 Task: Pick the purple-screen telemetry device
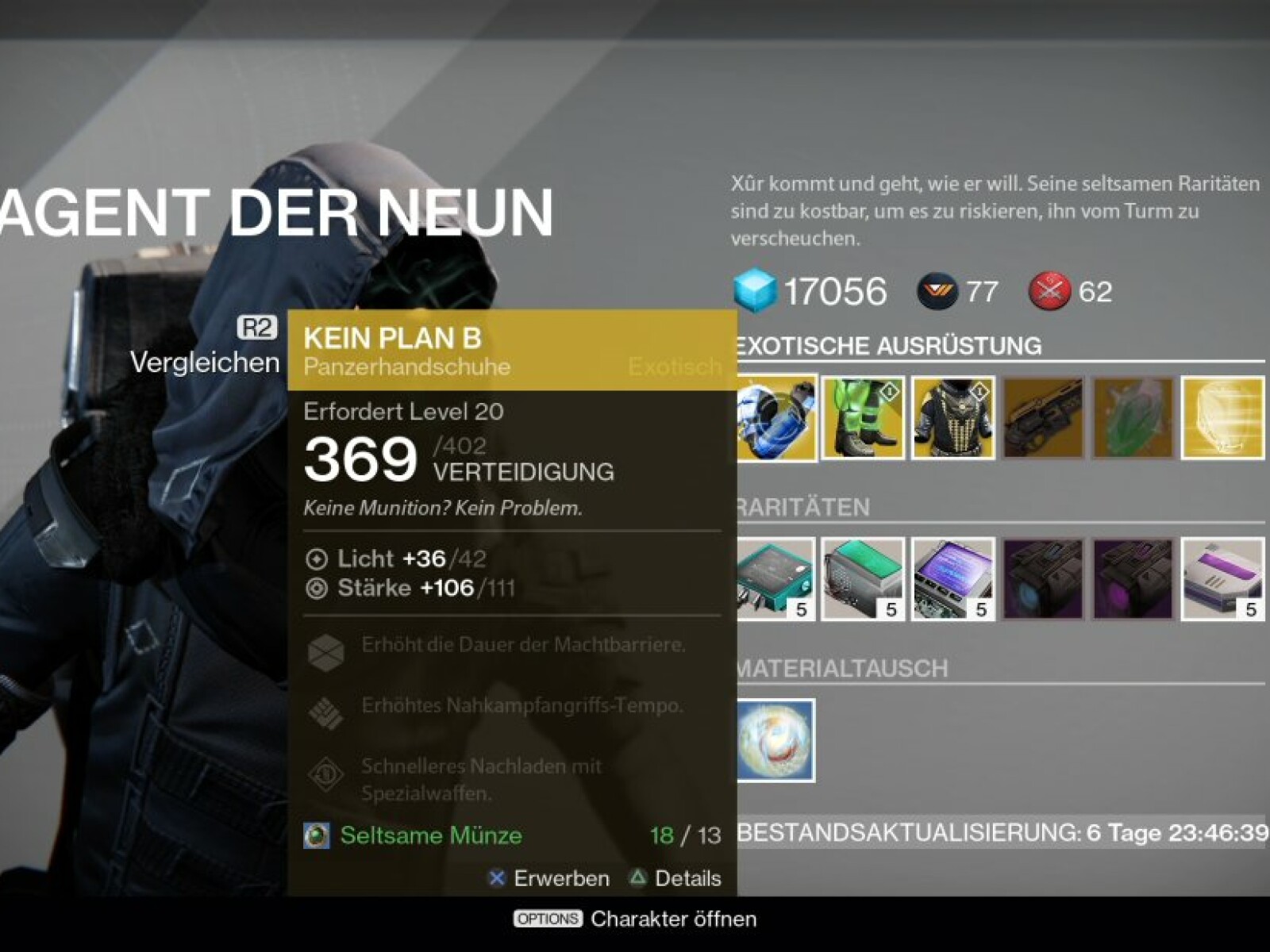click(x=953, y=579)
